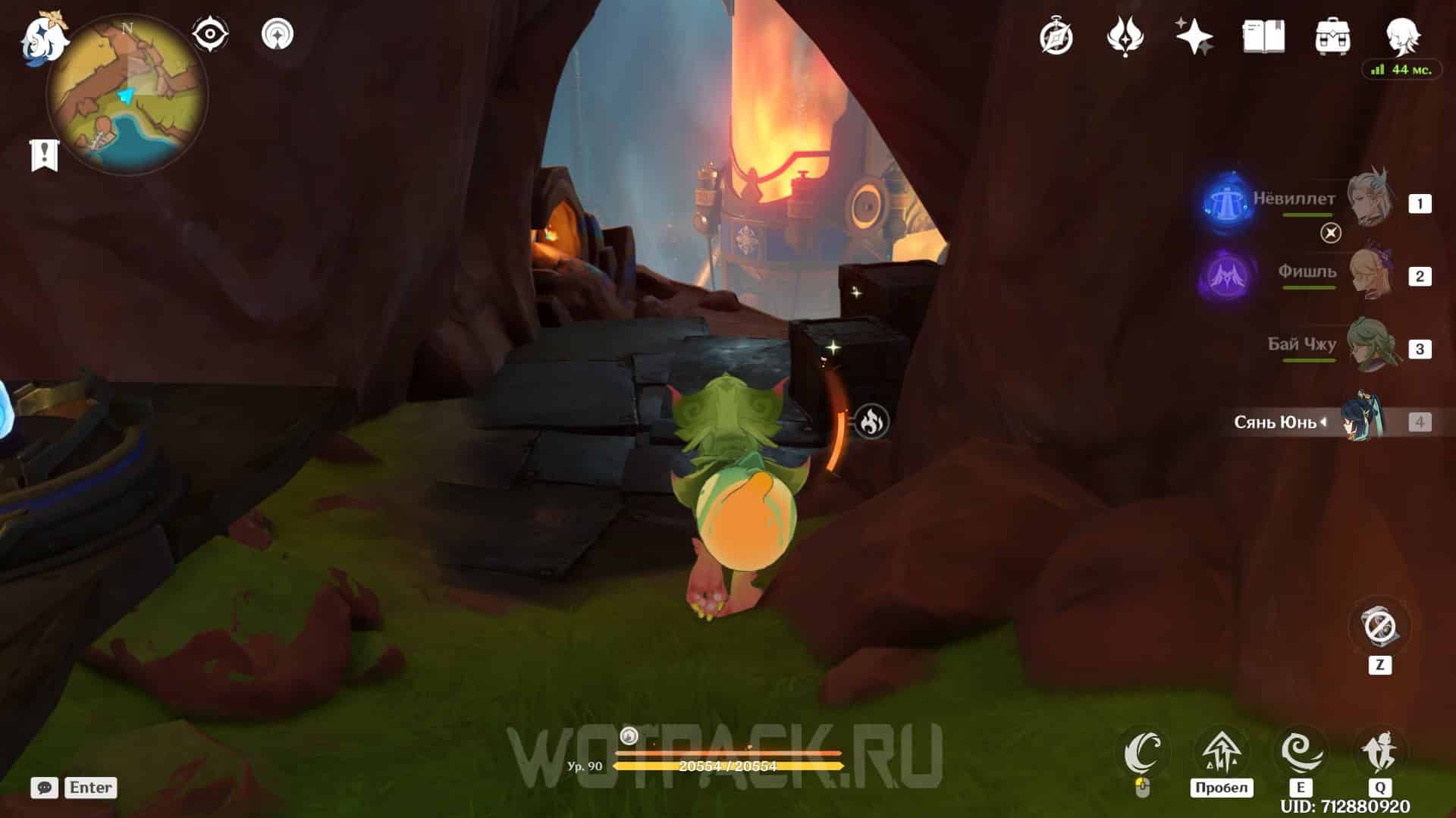Image resolution: width=1456 pixels, height=818 pixels.
Task: Click the crossed-out gadget slot
Action: pyautogui.click(x=1379, y=627)
